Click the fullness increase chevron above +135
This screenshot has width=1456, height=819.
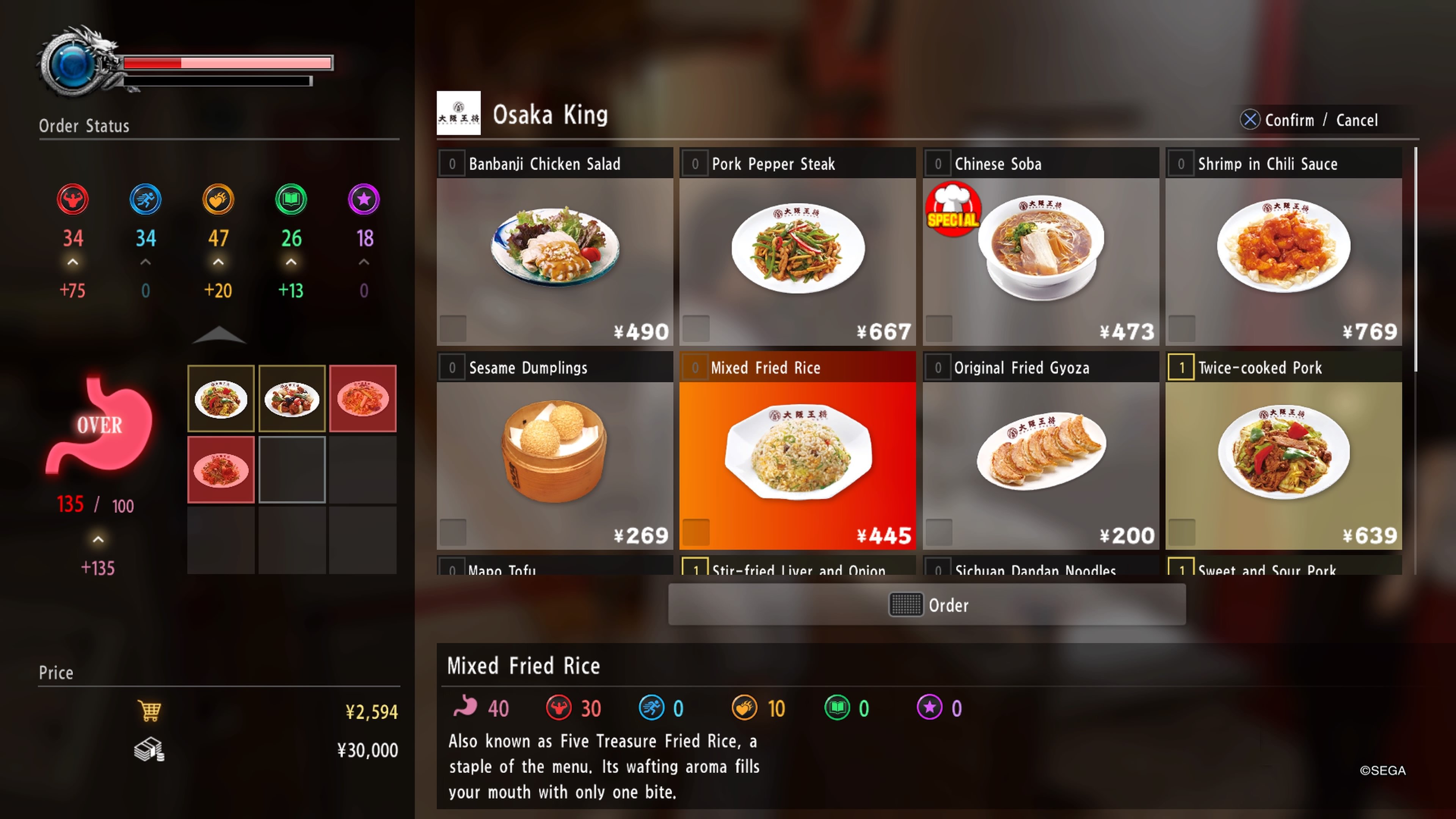tap(98, 539)
